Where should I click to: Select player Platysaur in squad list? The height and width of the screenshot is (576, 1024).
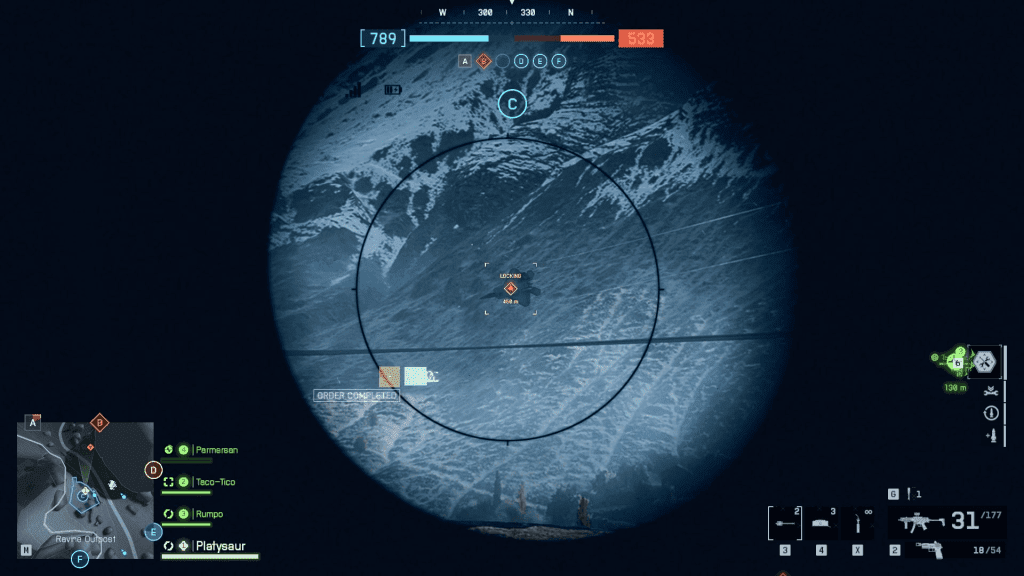[x=220, y=546]
